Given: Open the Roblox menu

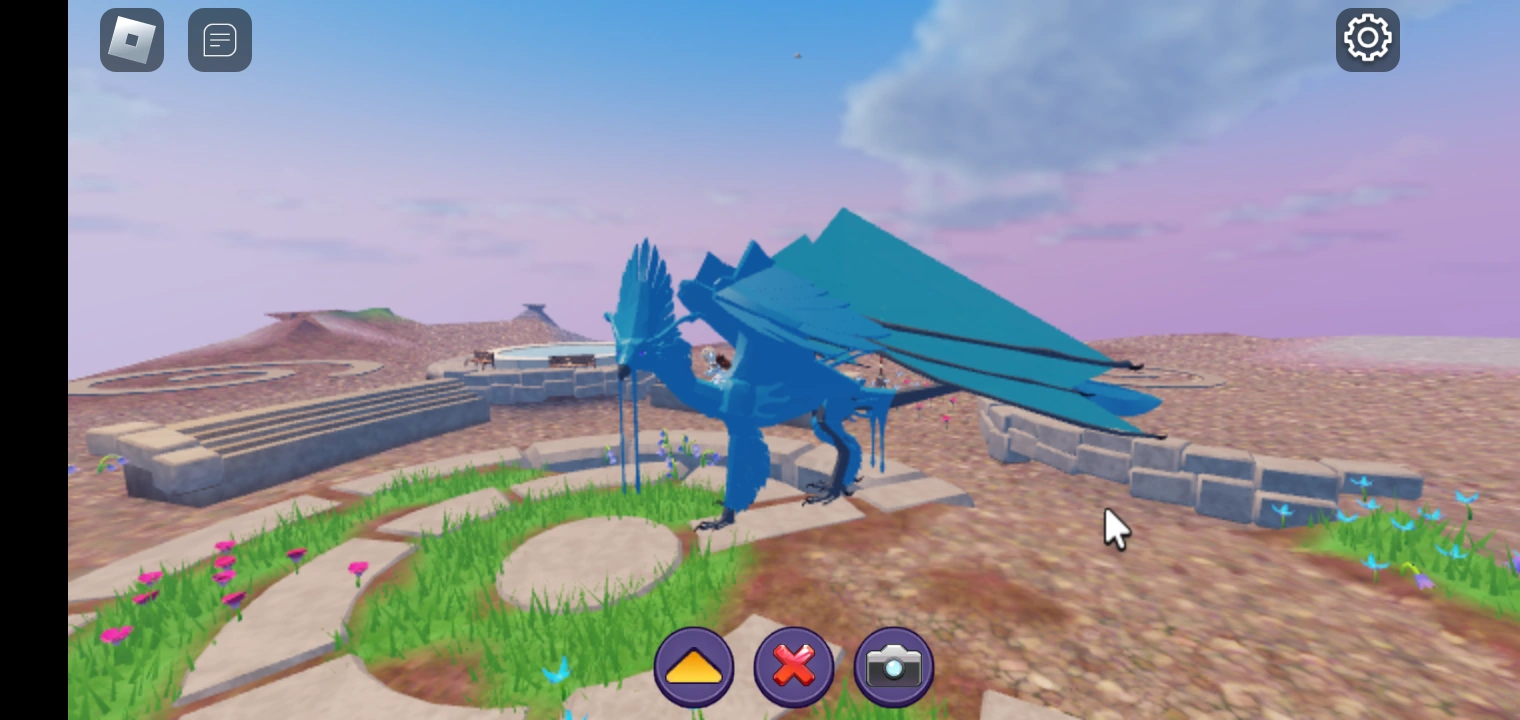Looking at the screenshot, I should pos(131,40).
